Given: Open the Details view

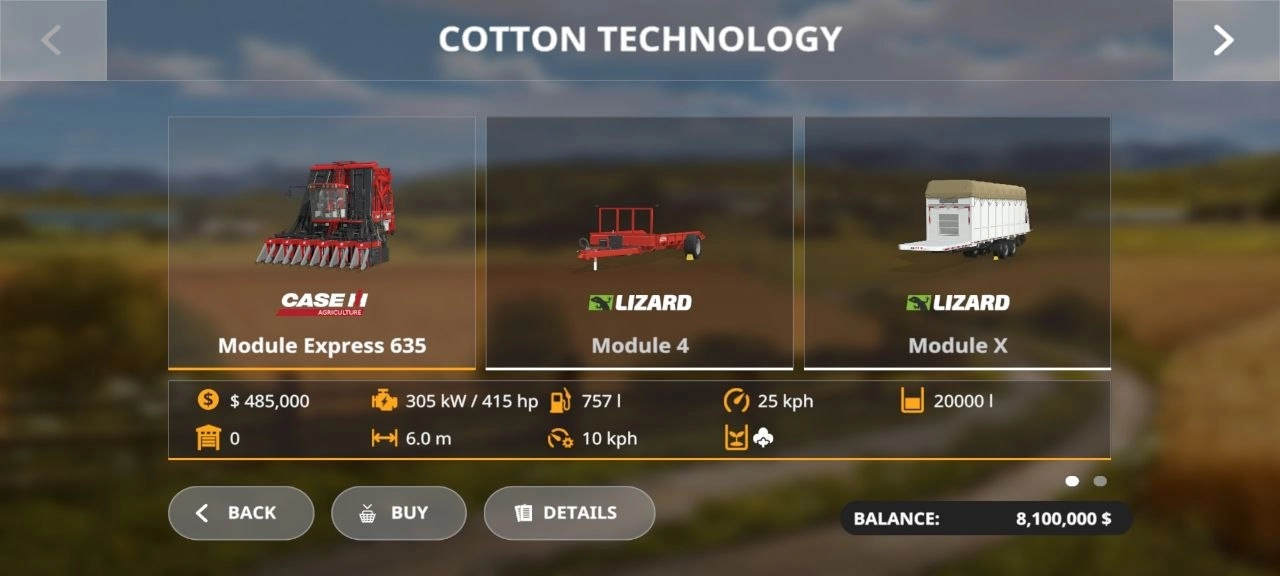Looking at the screenshot, I should 569,513.
